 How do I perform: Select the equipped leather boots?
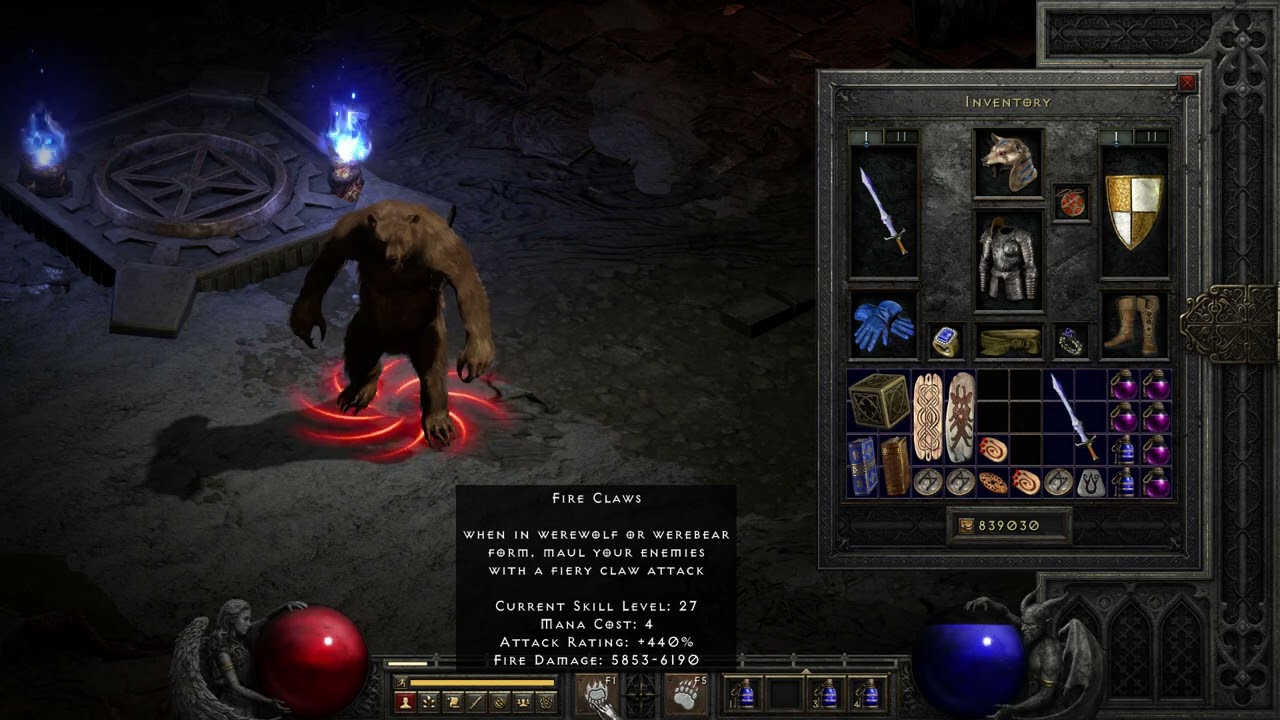tap(1135, 325)
